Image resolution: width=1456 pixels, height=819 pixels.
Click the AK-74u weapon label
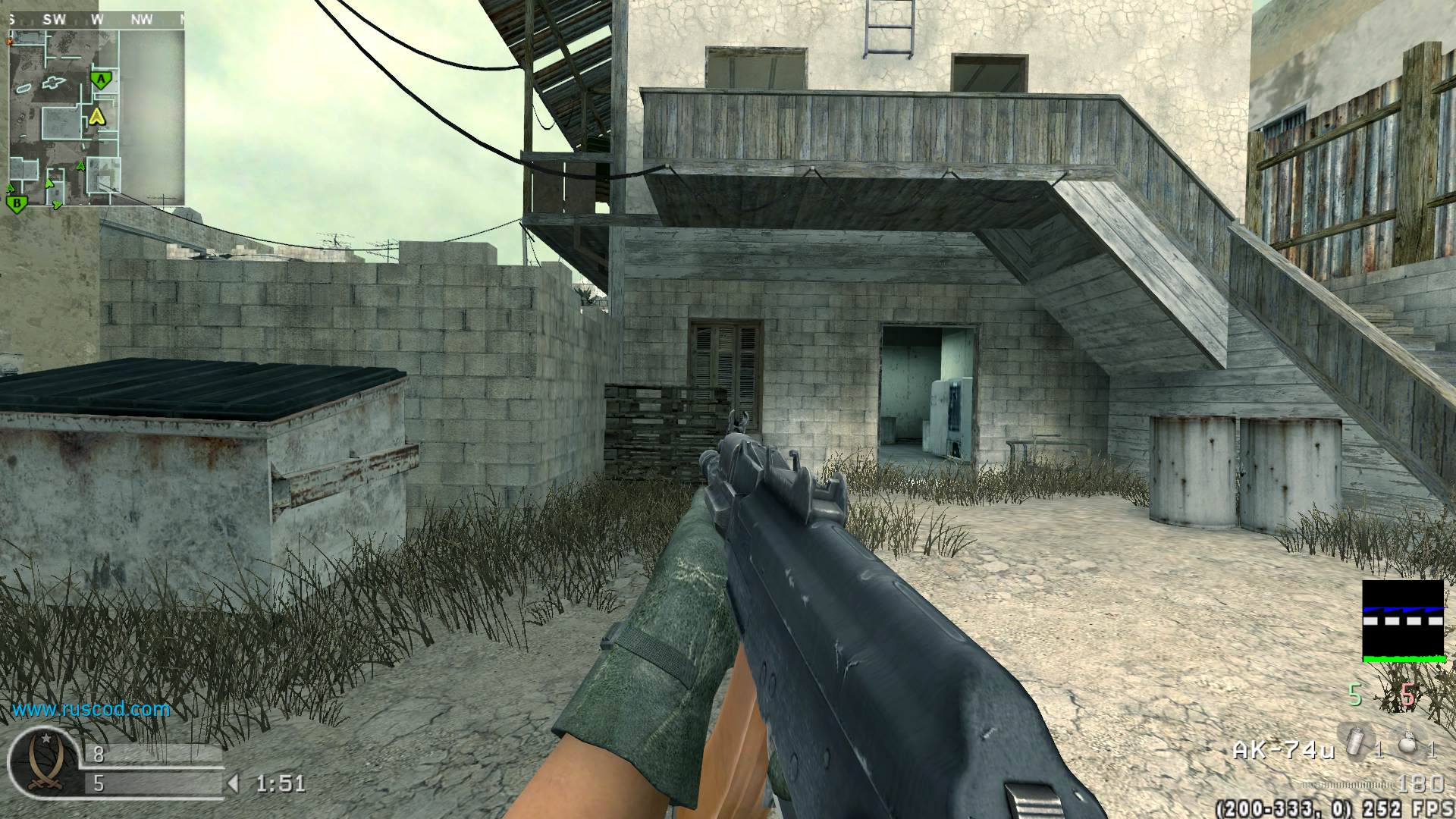1283,751
